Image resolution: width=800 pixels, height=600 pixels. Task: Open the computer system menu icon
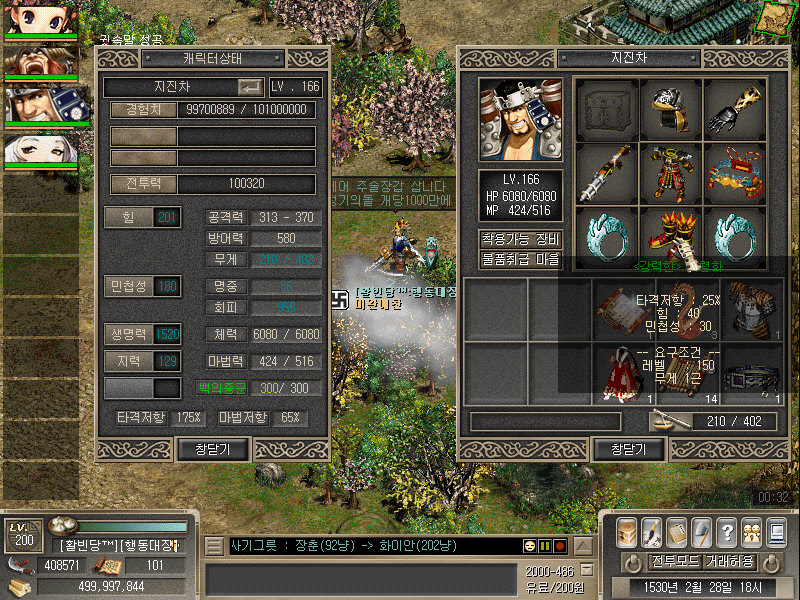pos(776,532)
